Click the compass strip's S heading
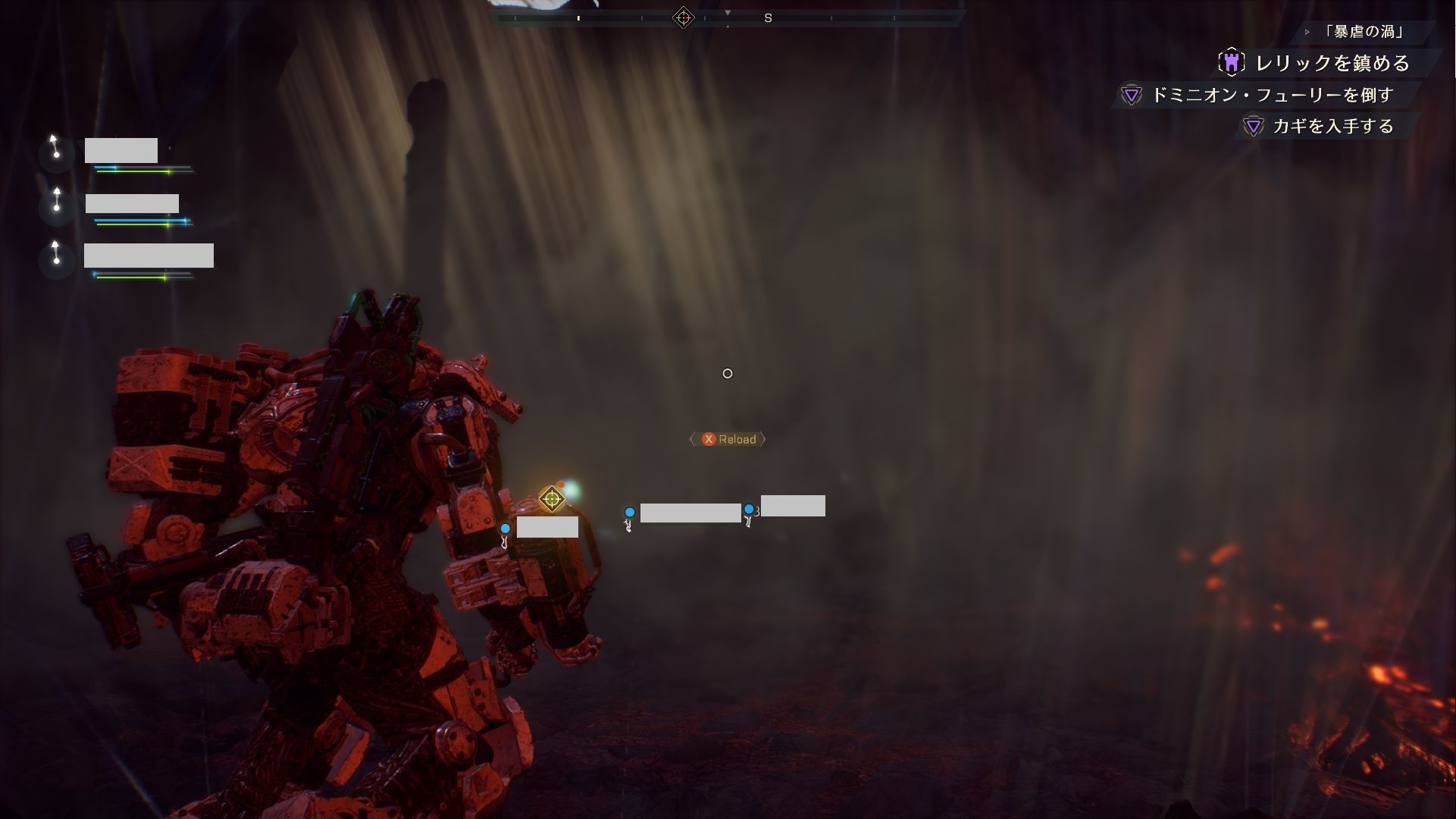 [768, 18]
